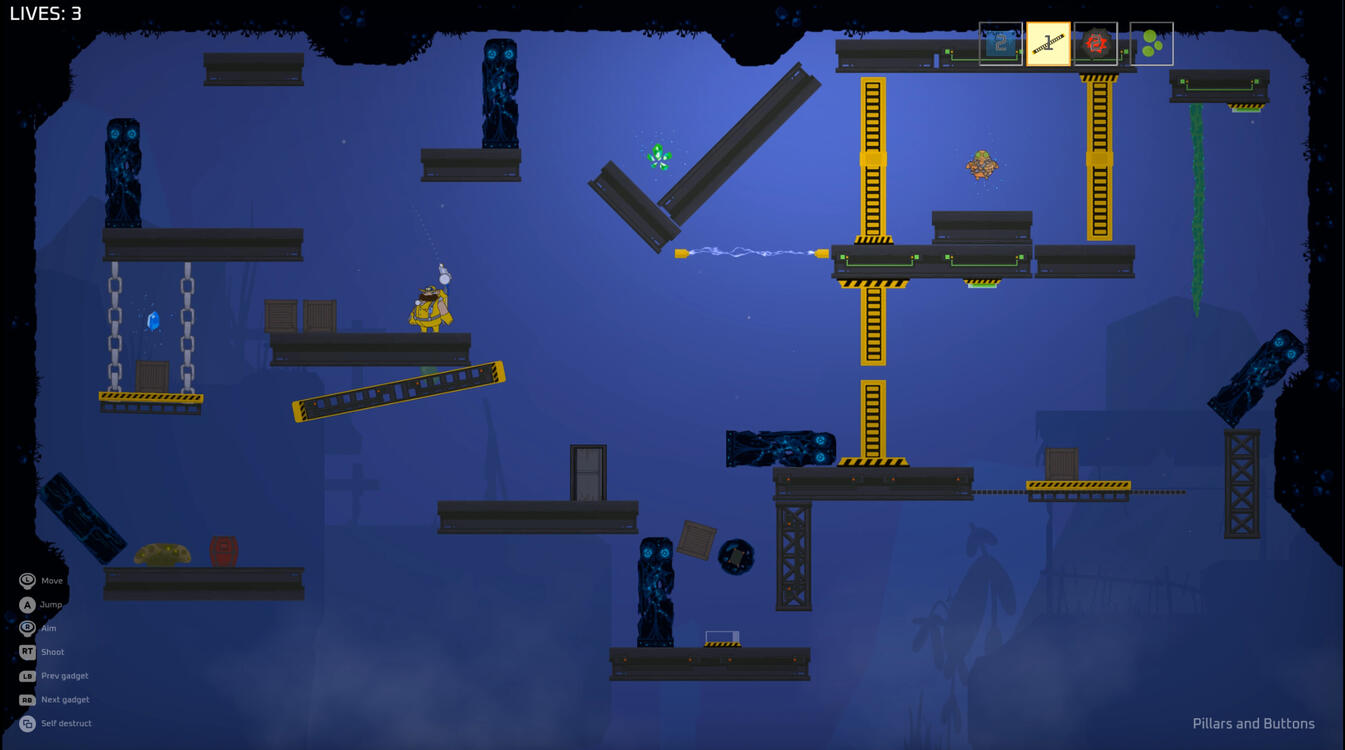The width and height of the screenshot is (1345, 750).
Task: Select the water gadget in slot 2
Action: [x=999, y=44]
